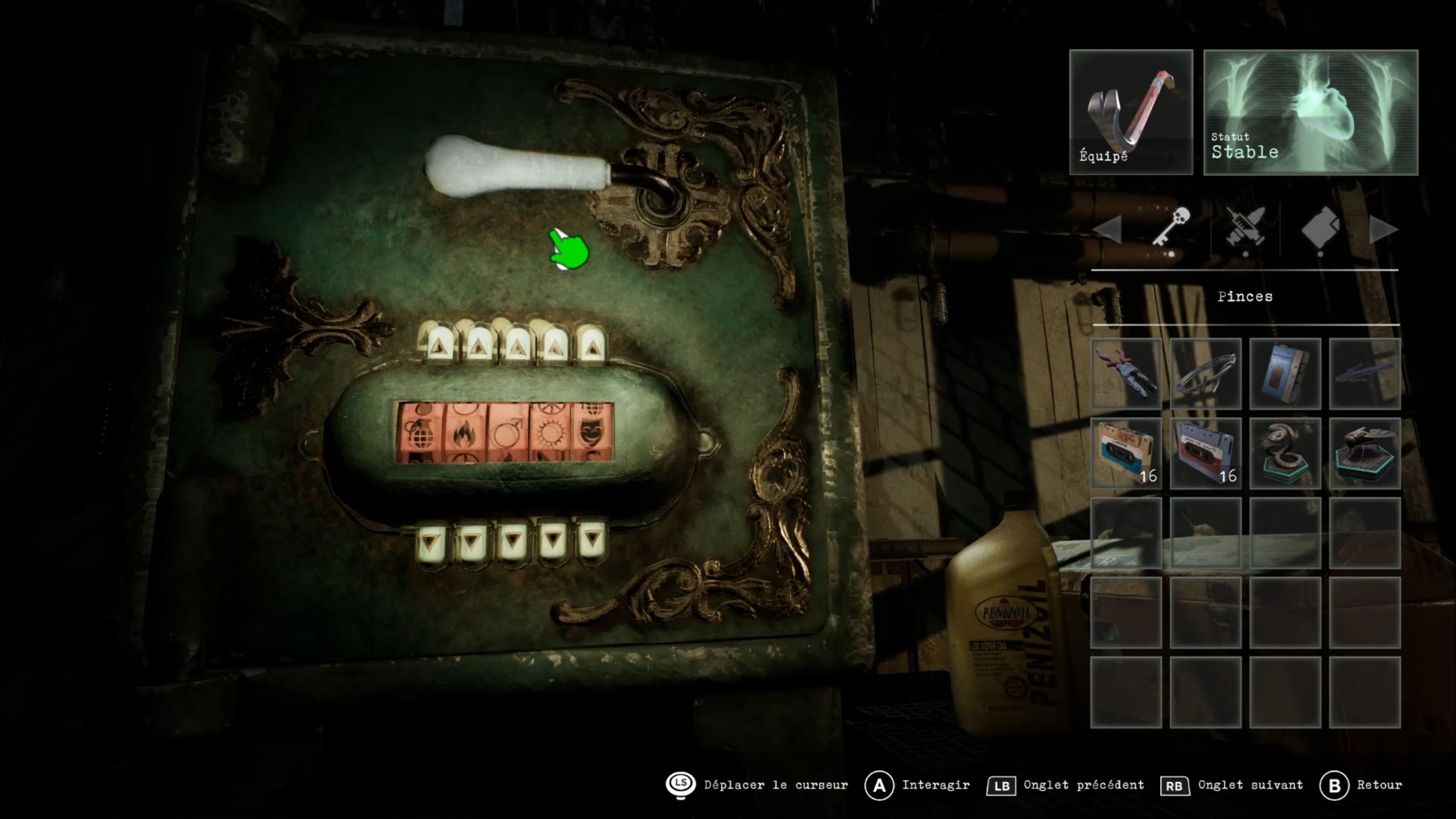The width and height of the screenshot is (1456, 819).
Task: Click the up arrow above the grenade symbol
Action: [x=439, y=344]
